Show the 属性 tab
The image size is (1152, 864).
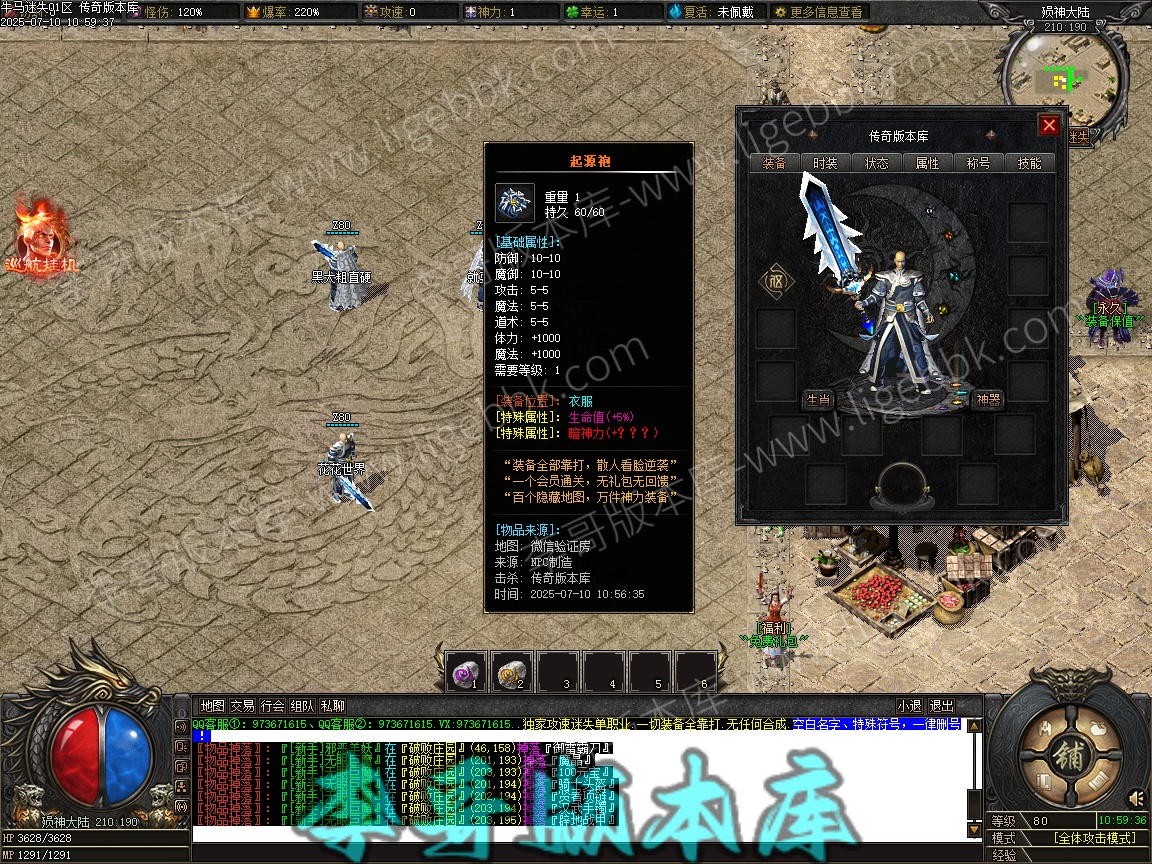[x=927, y=163]
